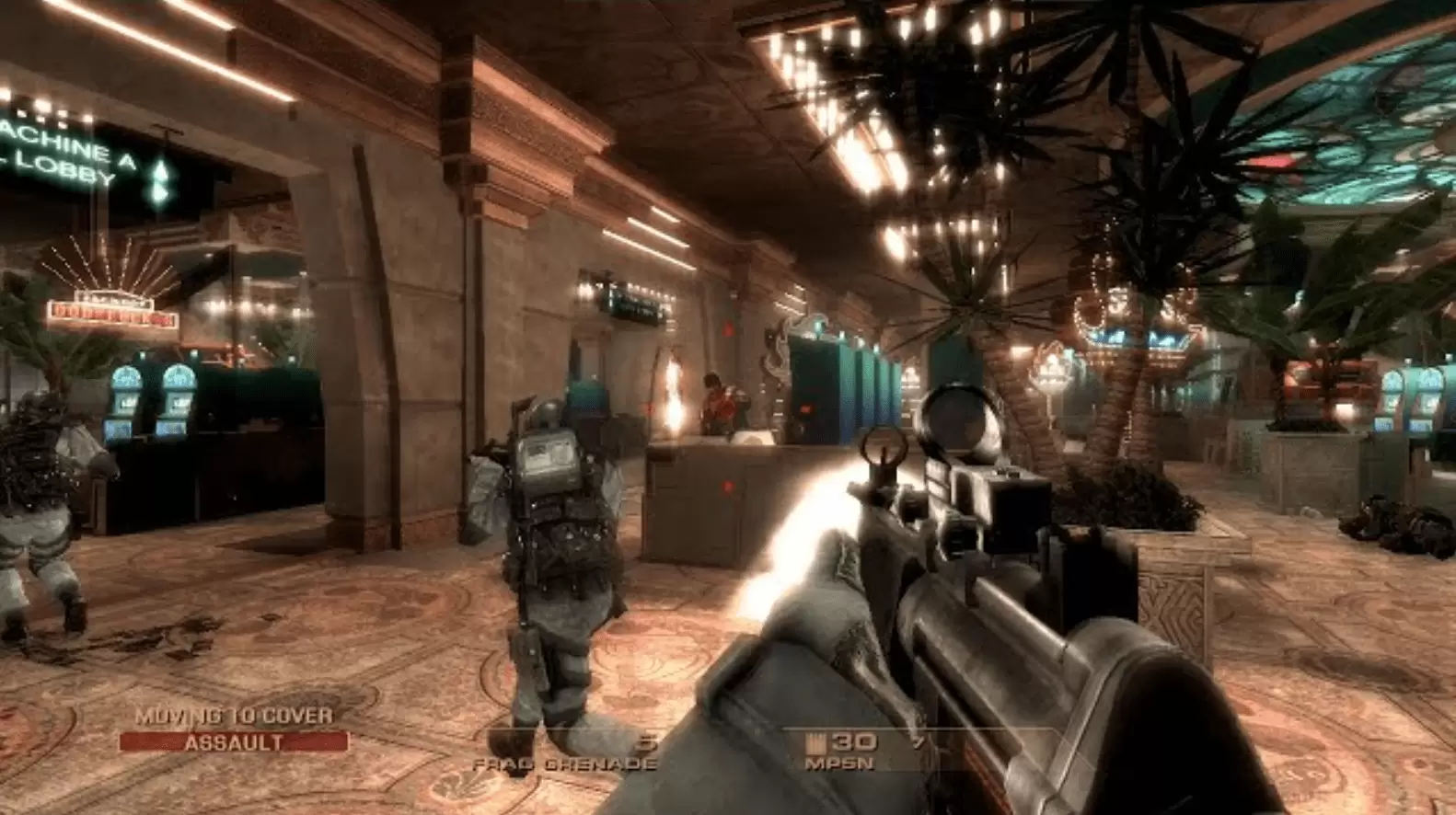Click the FRAG GRENADE label
Viewport: 1456px width, 815px height.
click(x=566, y=762)
